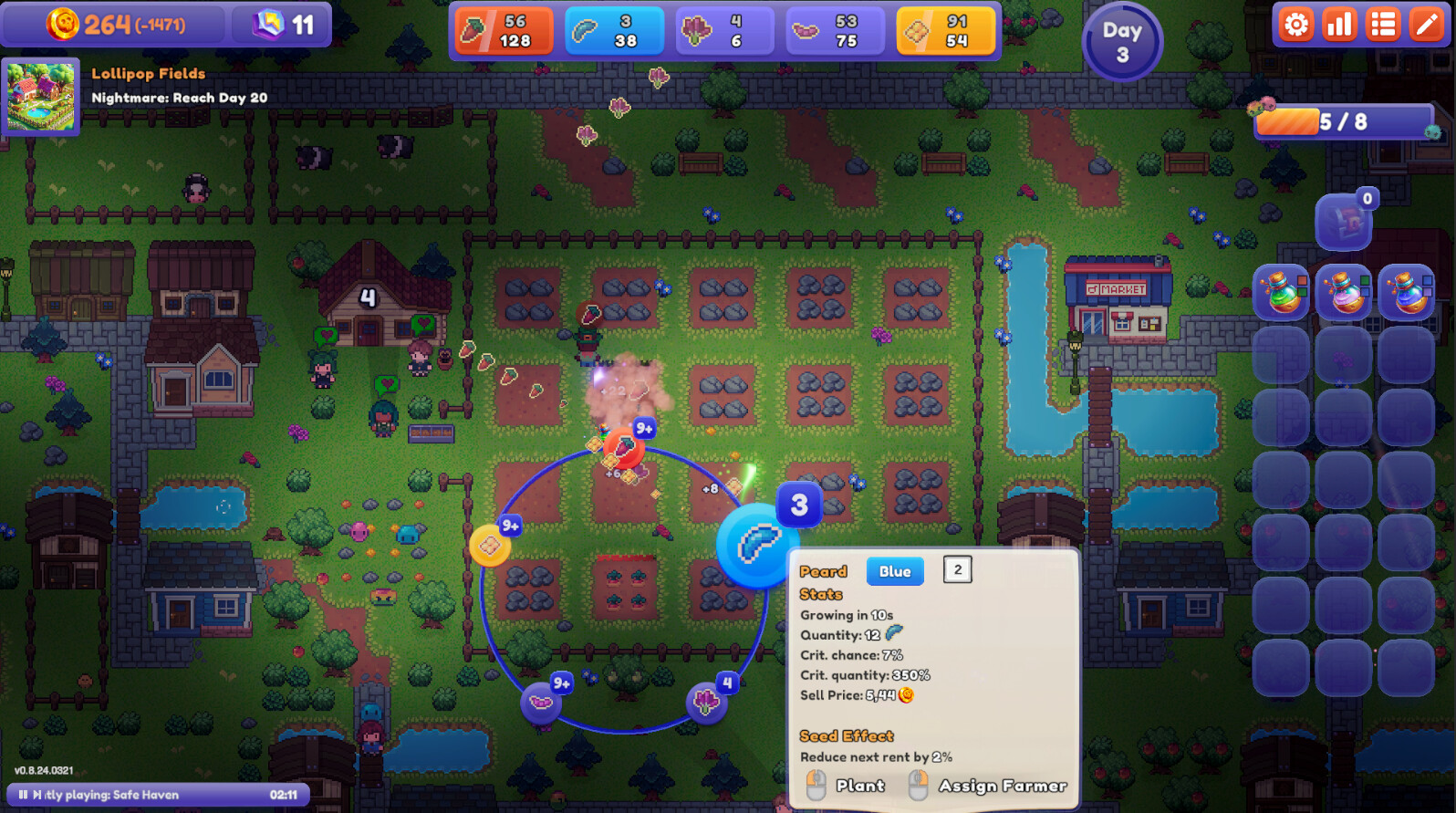The image size is (1456, 813).
Task: Switch to the Blue seed tab
Action: tap(895, 571)
